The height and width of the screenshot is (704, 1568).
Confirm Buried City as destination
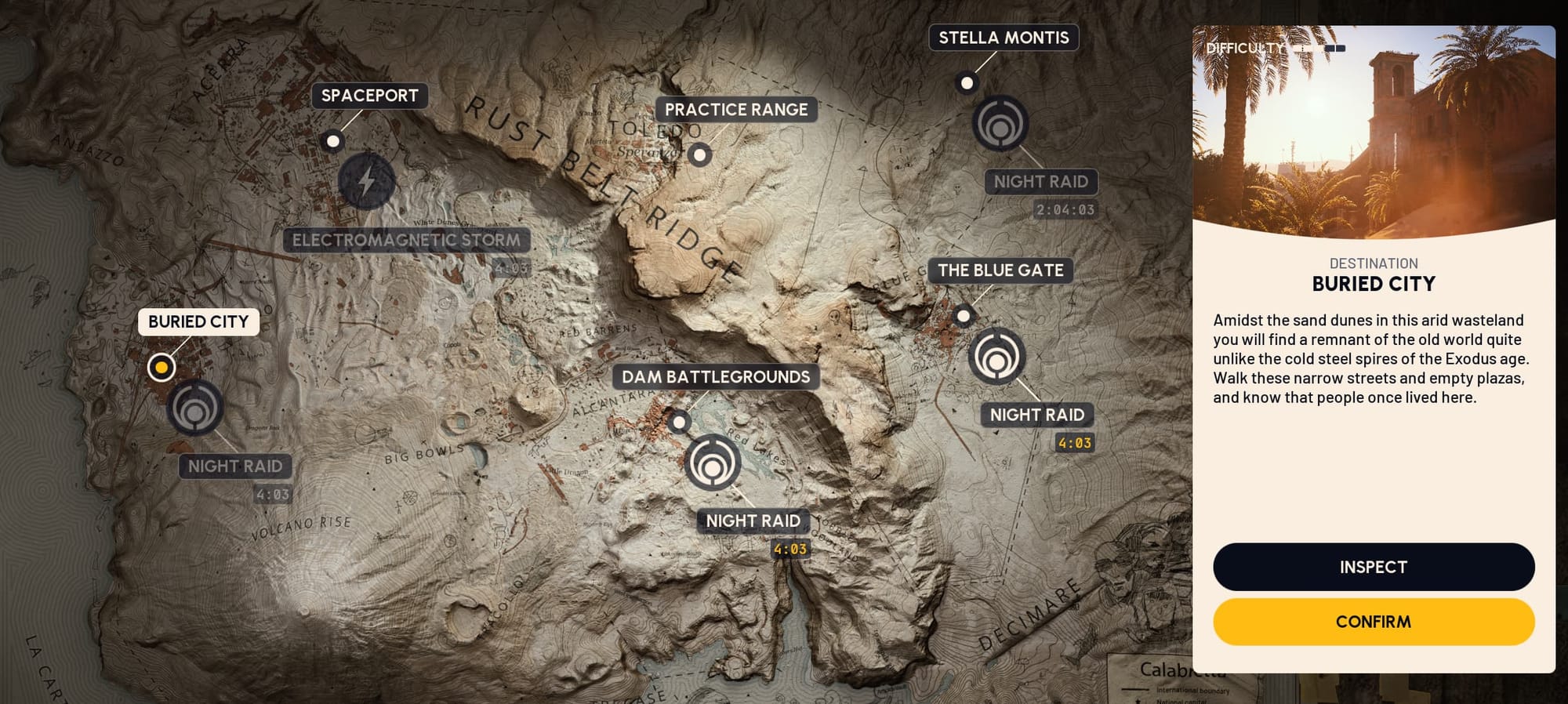click(x=1373, y=622)
